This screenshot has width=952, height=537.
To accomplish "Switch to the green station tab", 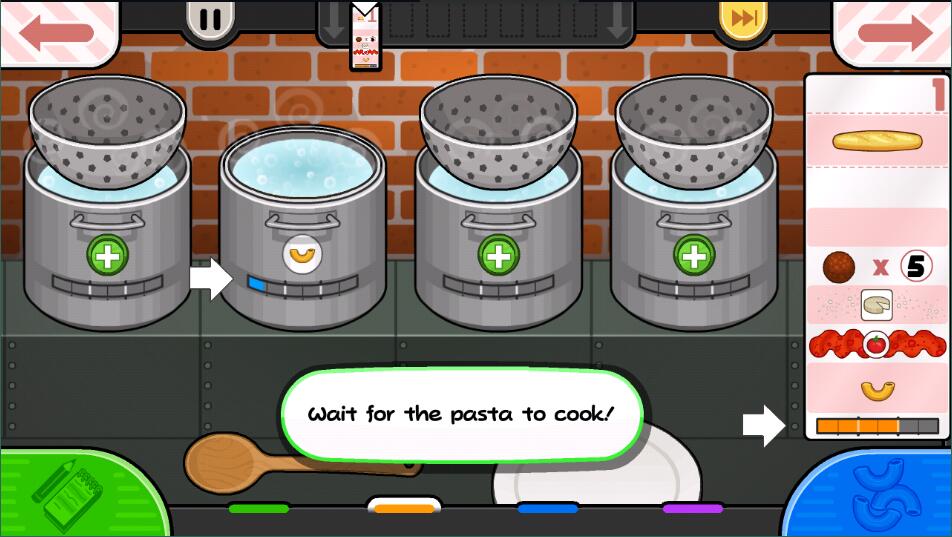I will [x=258, y=508].
